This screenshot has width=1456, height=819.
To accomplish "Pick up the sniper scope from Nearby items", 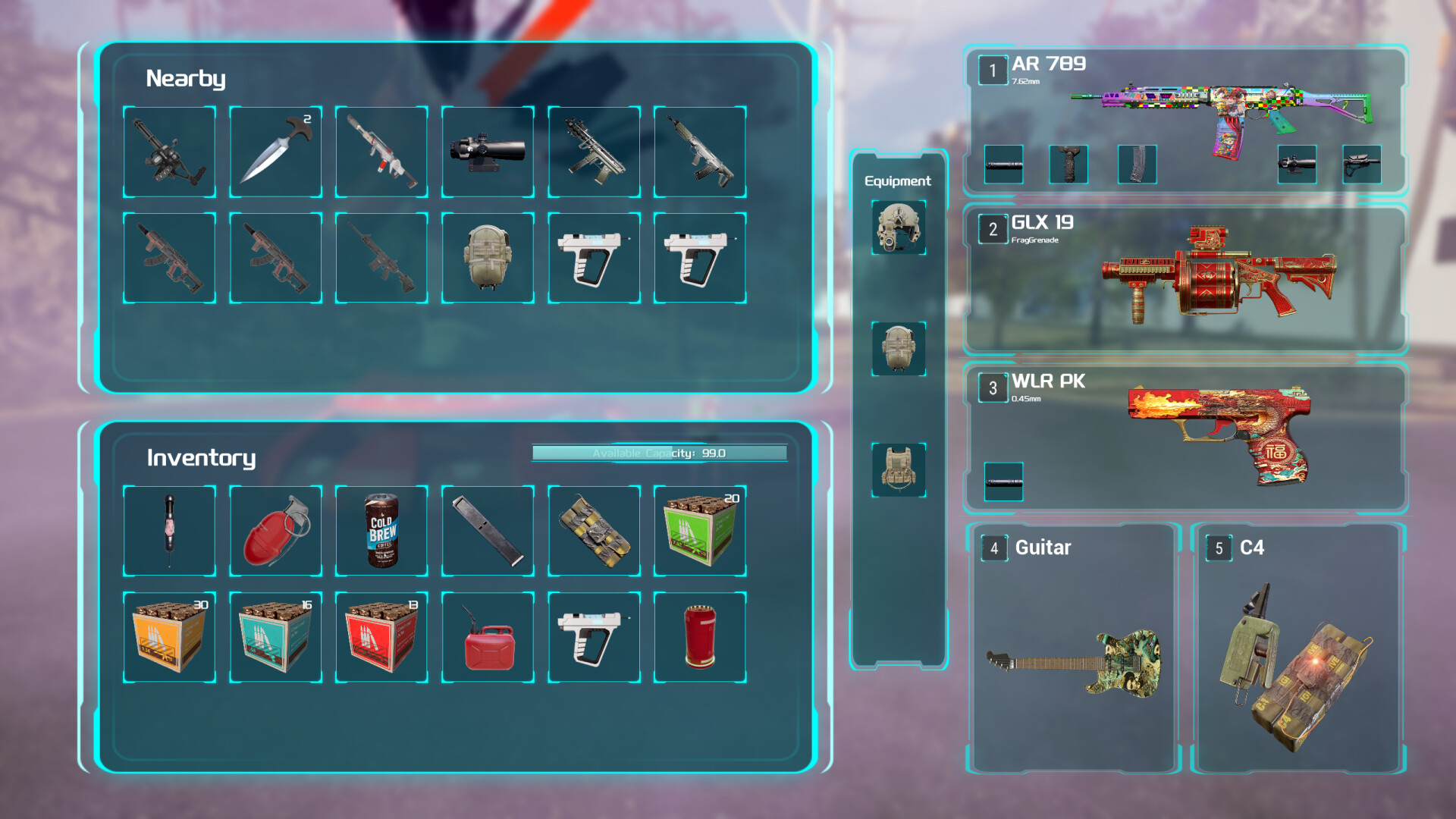I will 487,150.
